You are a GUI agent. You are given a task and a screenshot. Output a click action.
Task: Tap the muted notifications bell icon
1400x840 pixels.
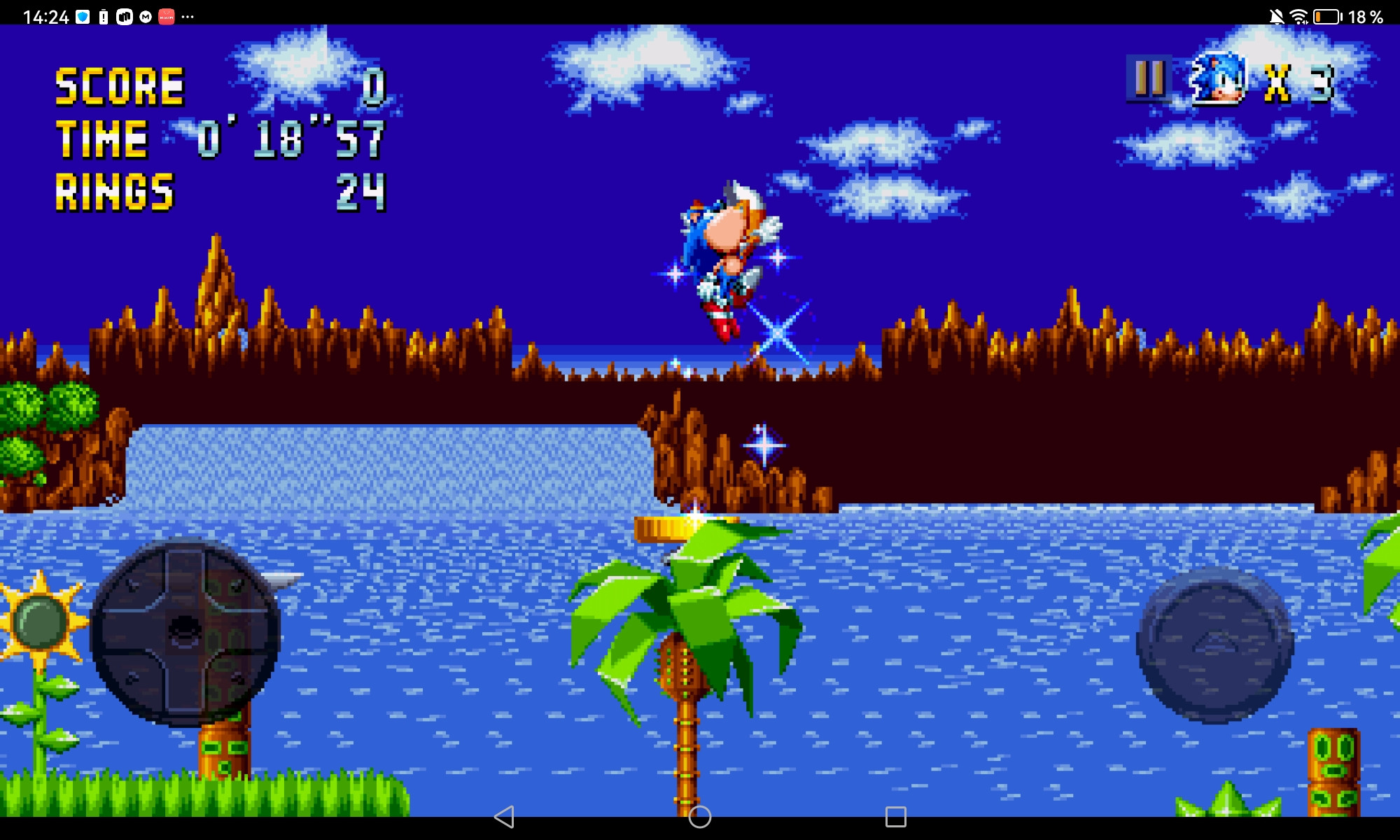coord(1277,15)
